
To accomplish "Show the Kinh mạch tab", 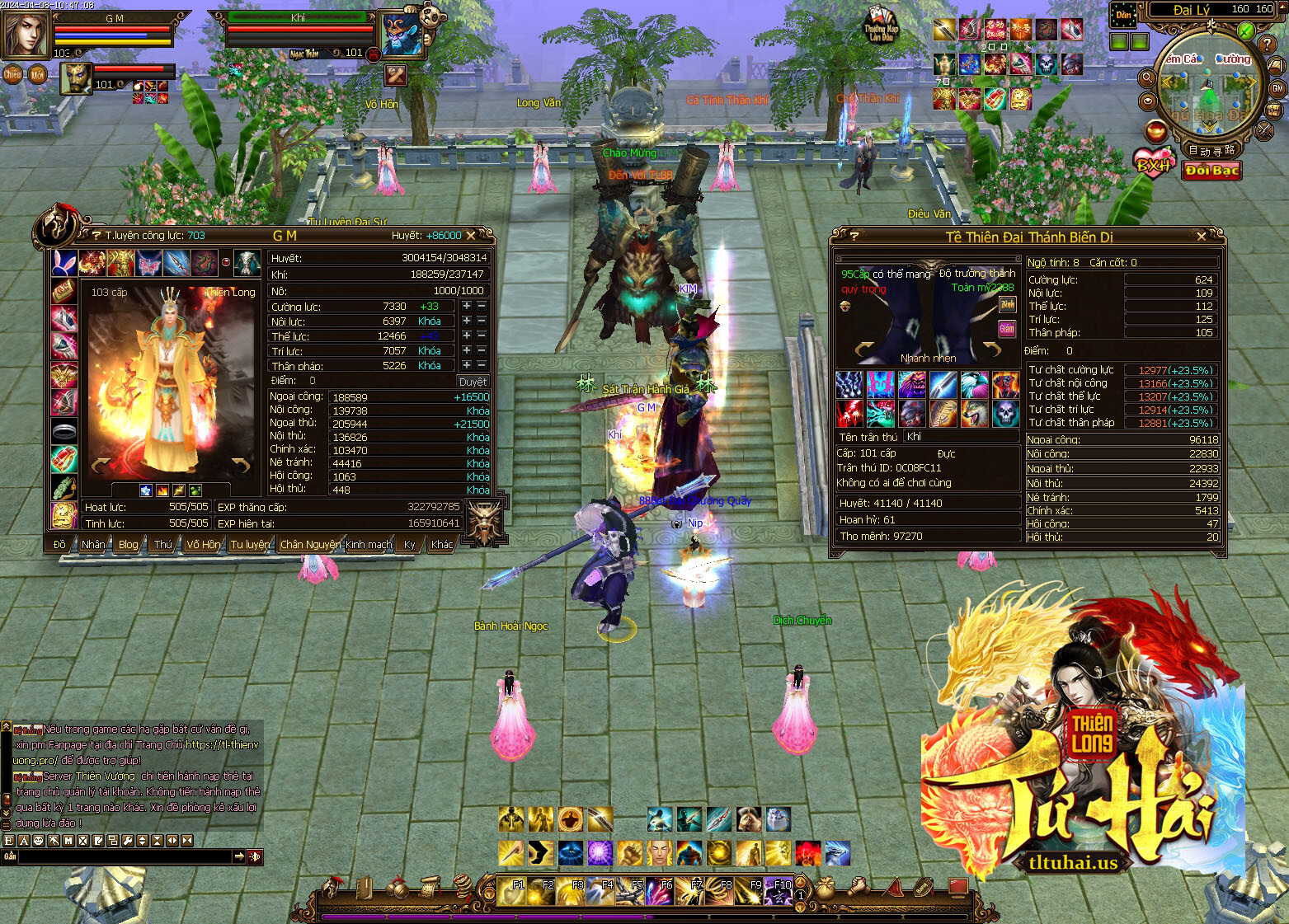I will click(369, 544).
